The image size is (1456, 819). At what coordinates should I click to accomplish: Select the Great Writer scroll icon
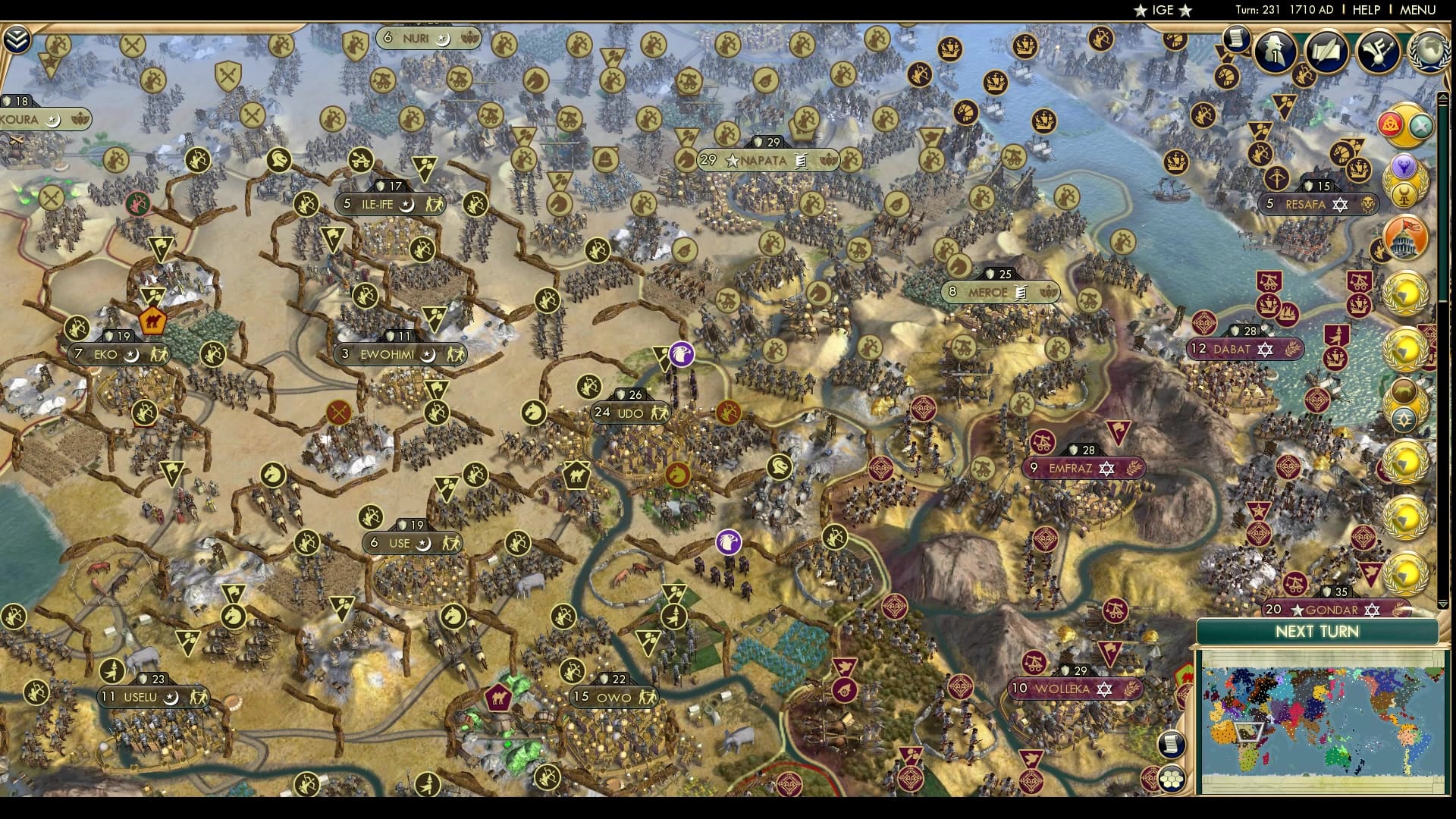click(1327, 53)
